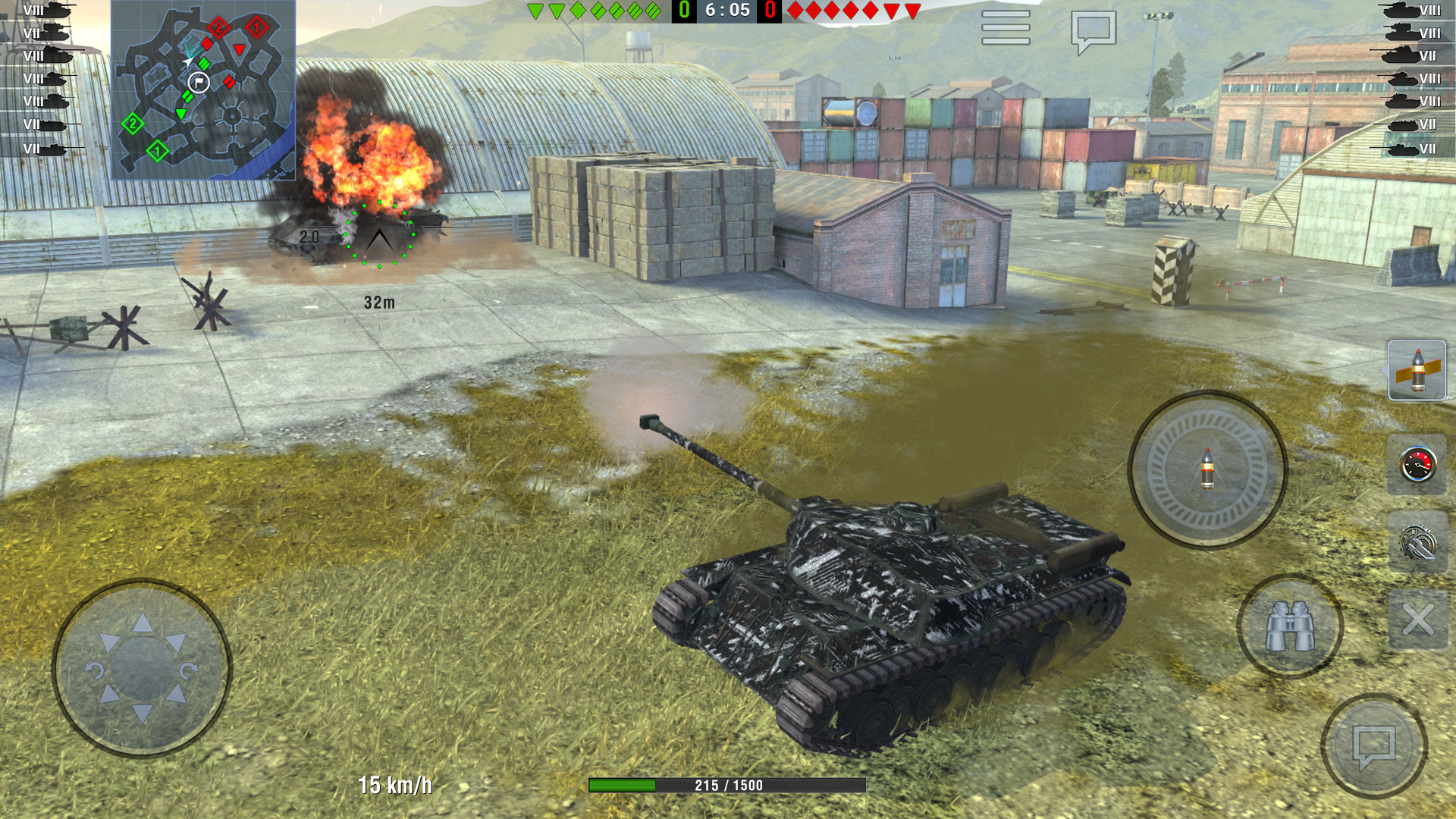Open the chat bubble at the top

(1093, 32)
